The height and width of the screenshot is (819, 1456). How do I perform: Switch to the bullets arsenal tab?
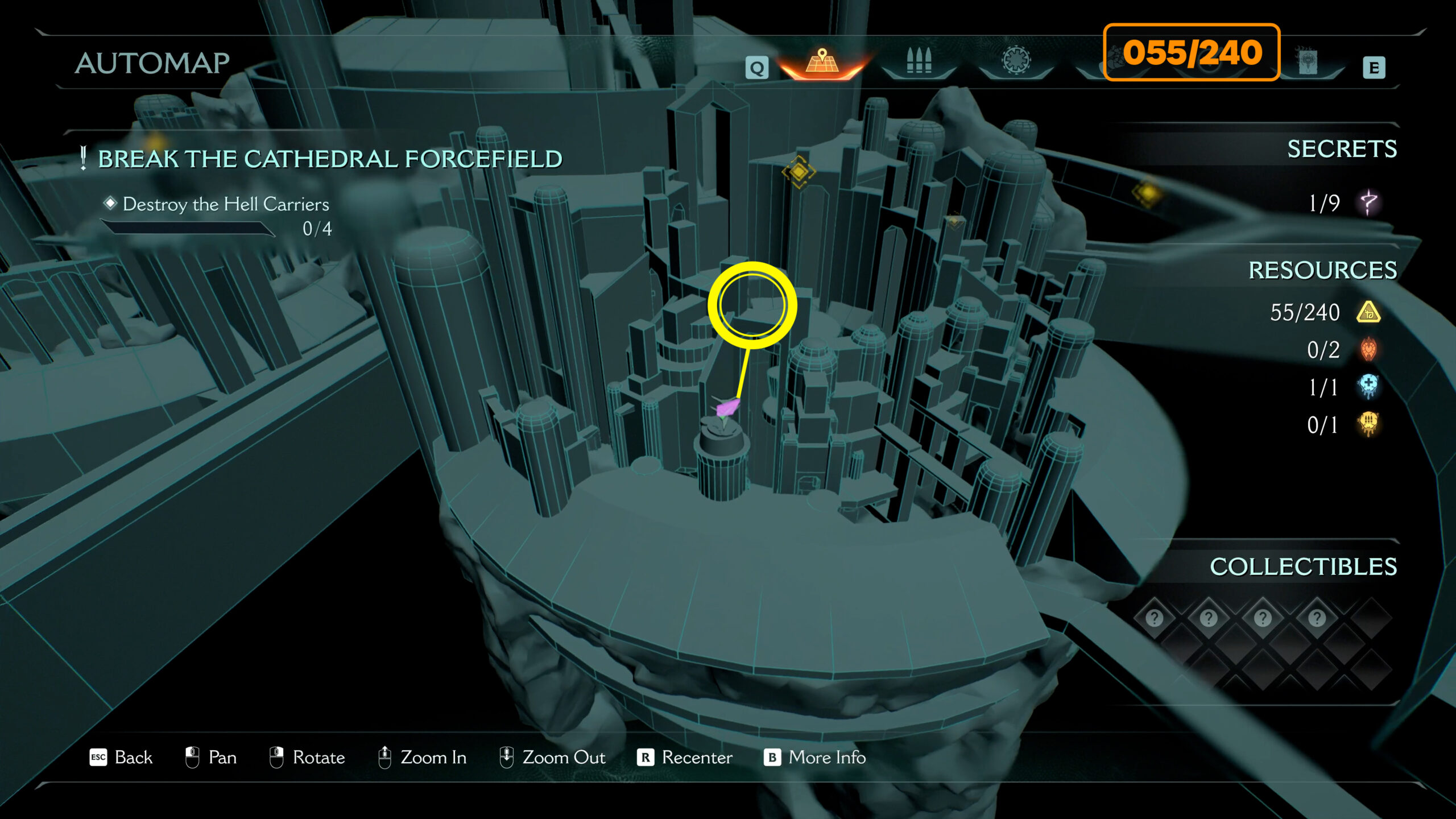point(919,61)
